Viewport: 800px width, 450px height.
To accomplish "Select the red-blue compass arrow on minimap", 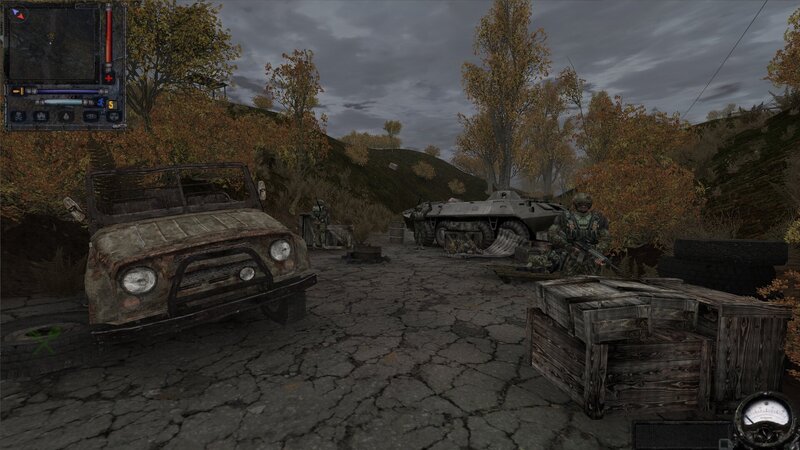I will coord(15,13).
